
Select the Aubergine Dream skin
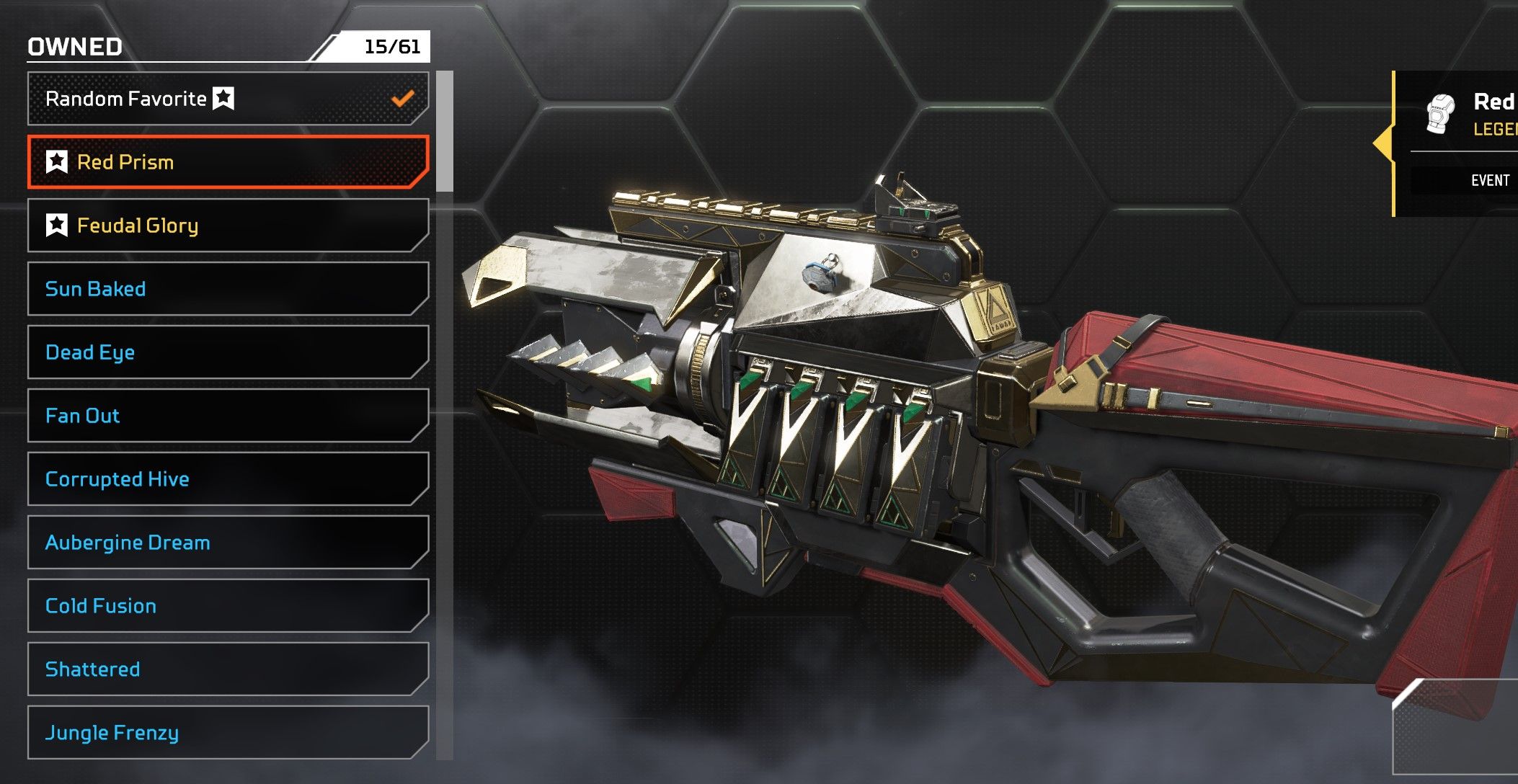(228, 543)
